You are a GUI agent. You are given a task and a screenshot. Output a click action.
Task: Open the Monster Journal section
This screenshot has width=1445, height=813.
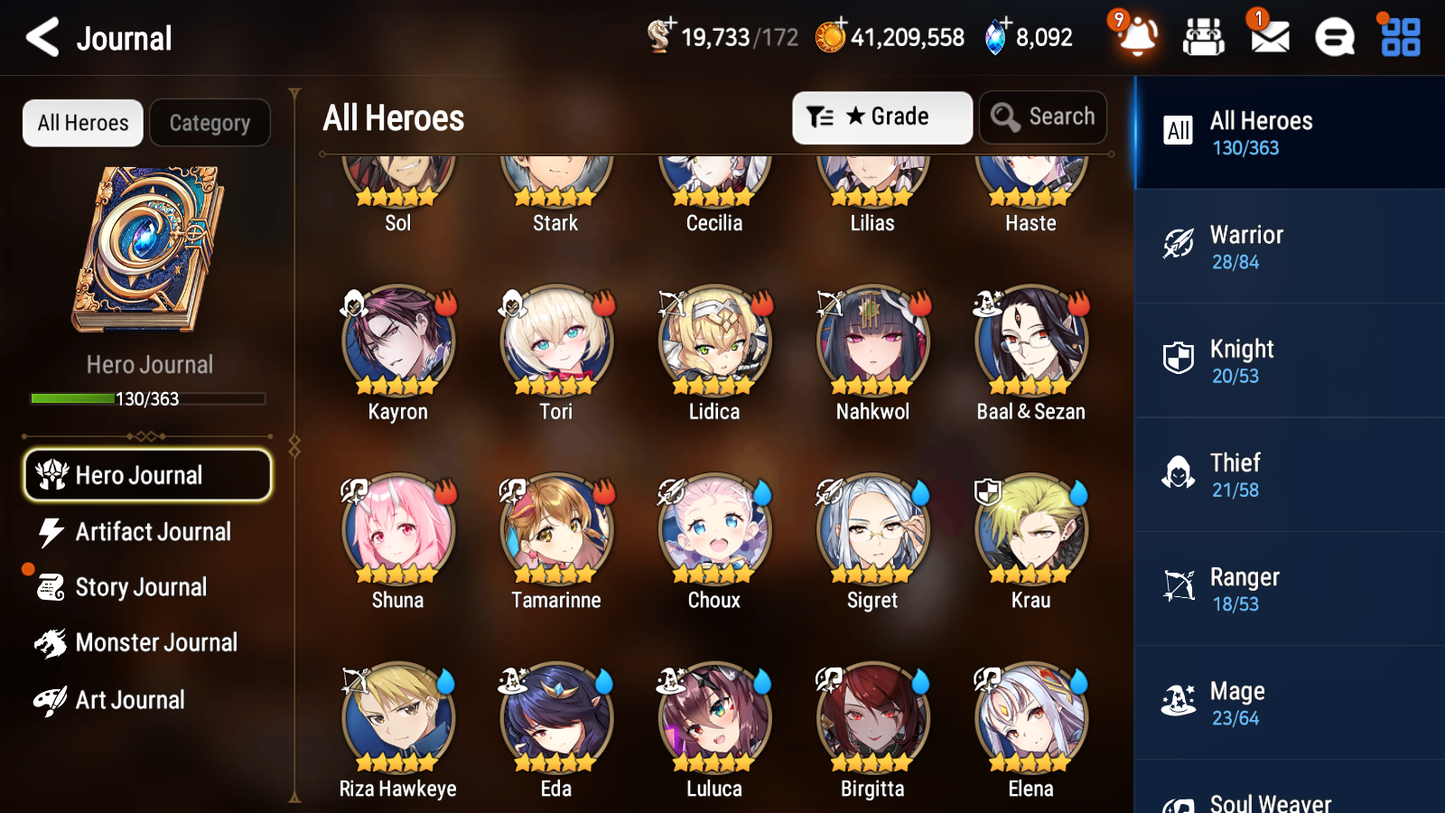pos(156,643)
